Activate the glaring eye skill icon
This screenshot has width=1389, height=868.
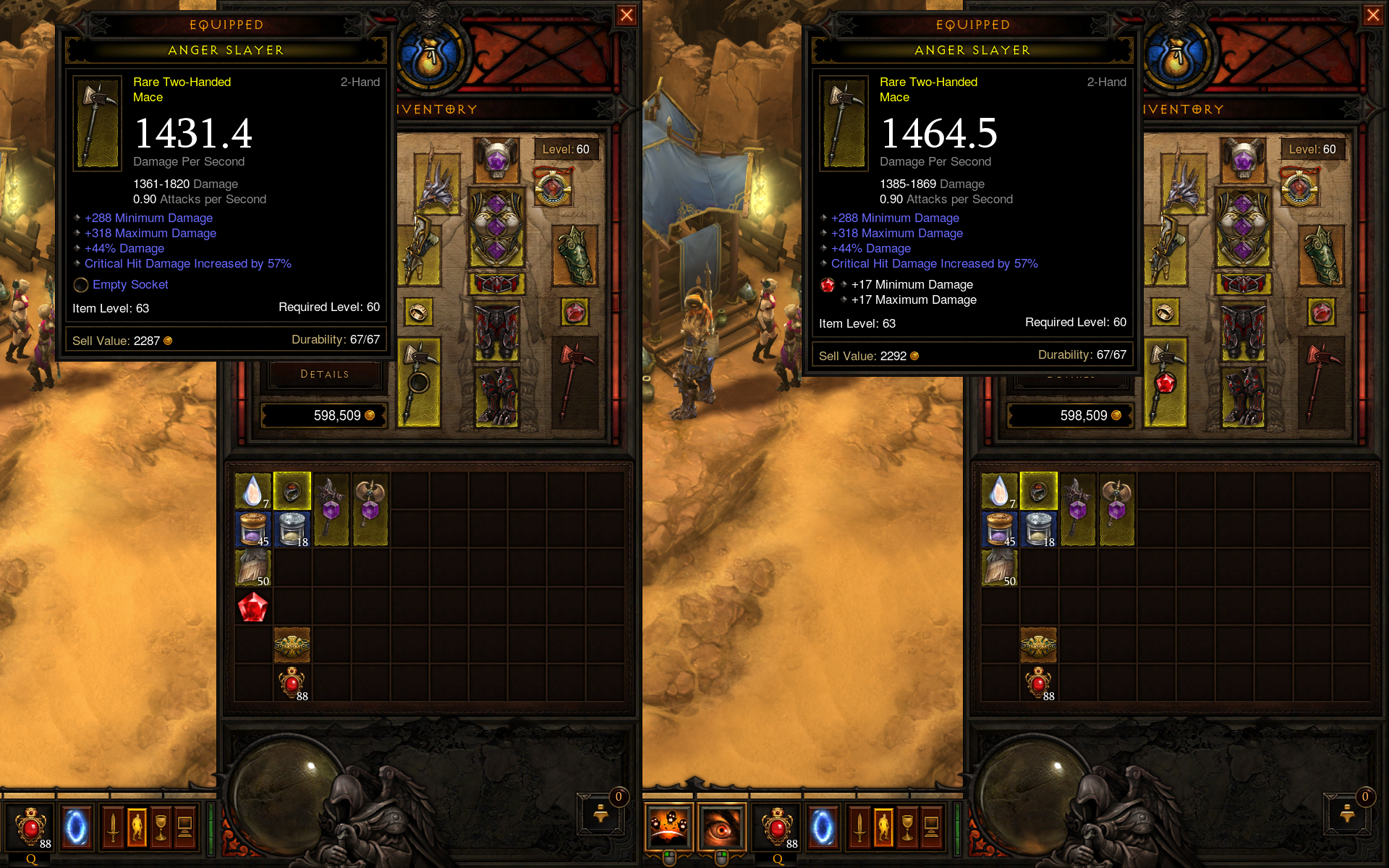pyautogui.click(x=721, y=826)
